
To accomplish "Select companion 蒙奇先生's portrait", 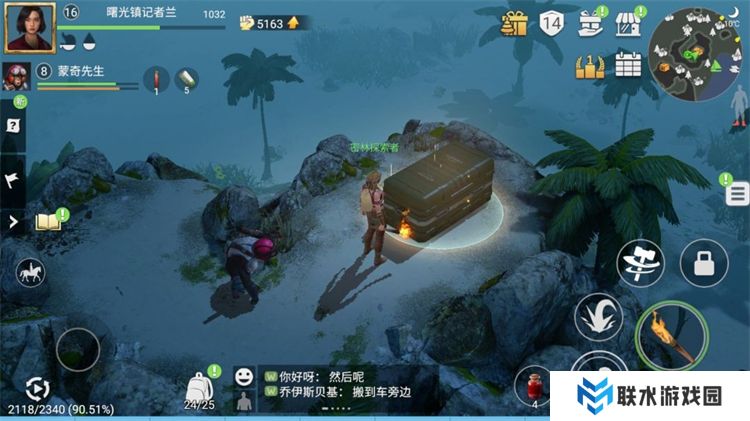I will tap(16, 76).
